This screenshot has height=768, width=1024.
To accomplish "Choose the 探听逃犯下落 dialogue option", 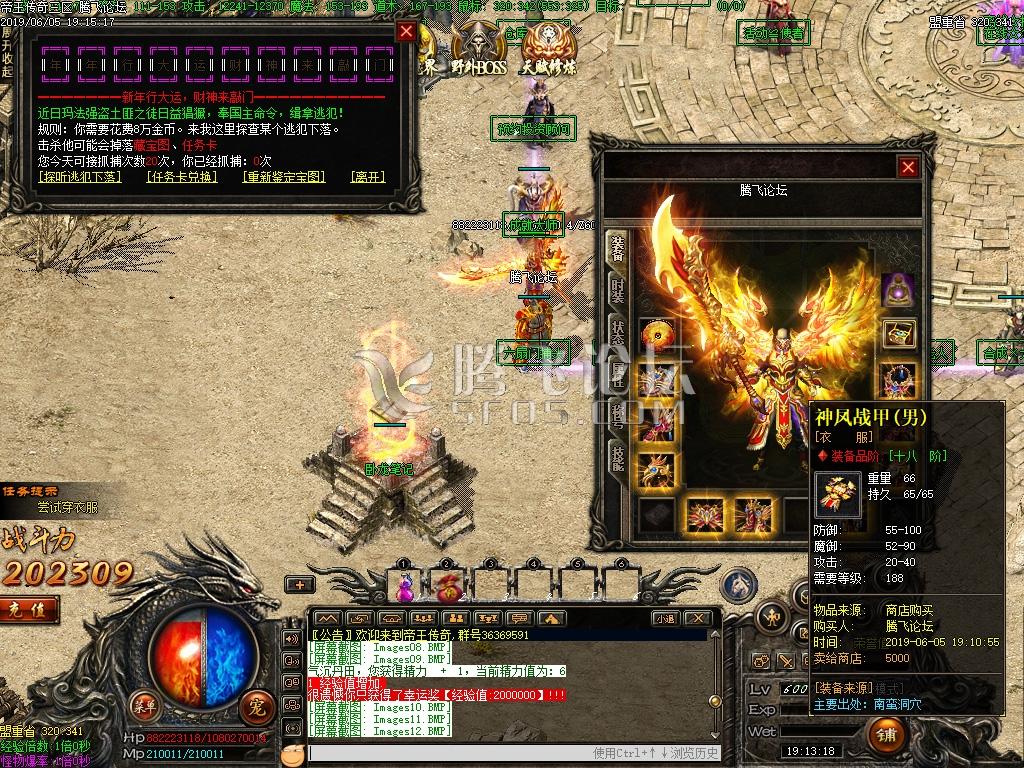I will [x=79, y=177].
